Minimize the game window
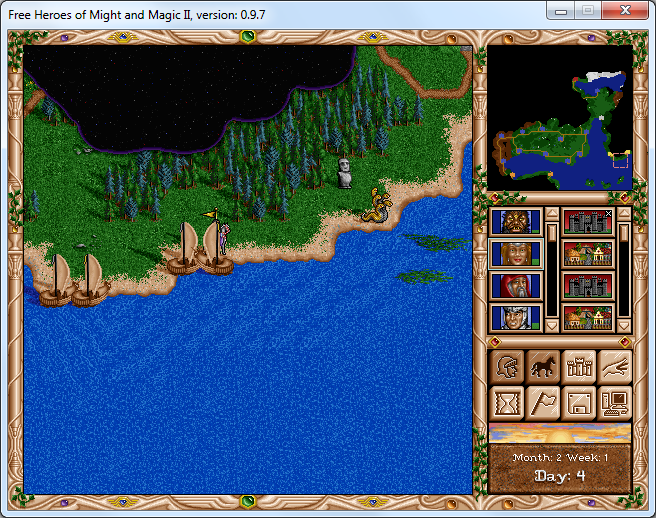The height and width of the screenshot is (518, 656). 563,11
